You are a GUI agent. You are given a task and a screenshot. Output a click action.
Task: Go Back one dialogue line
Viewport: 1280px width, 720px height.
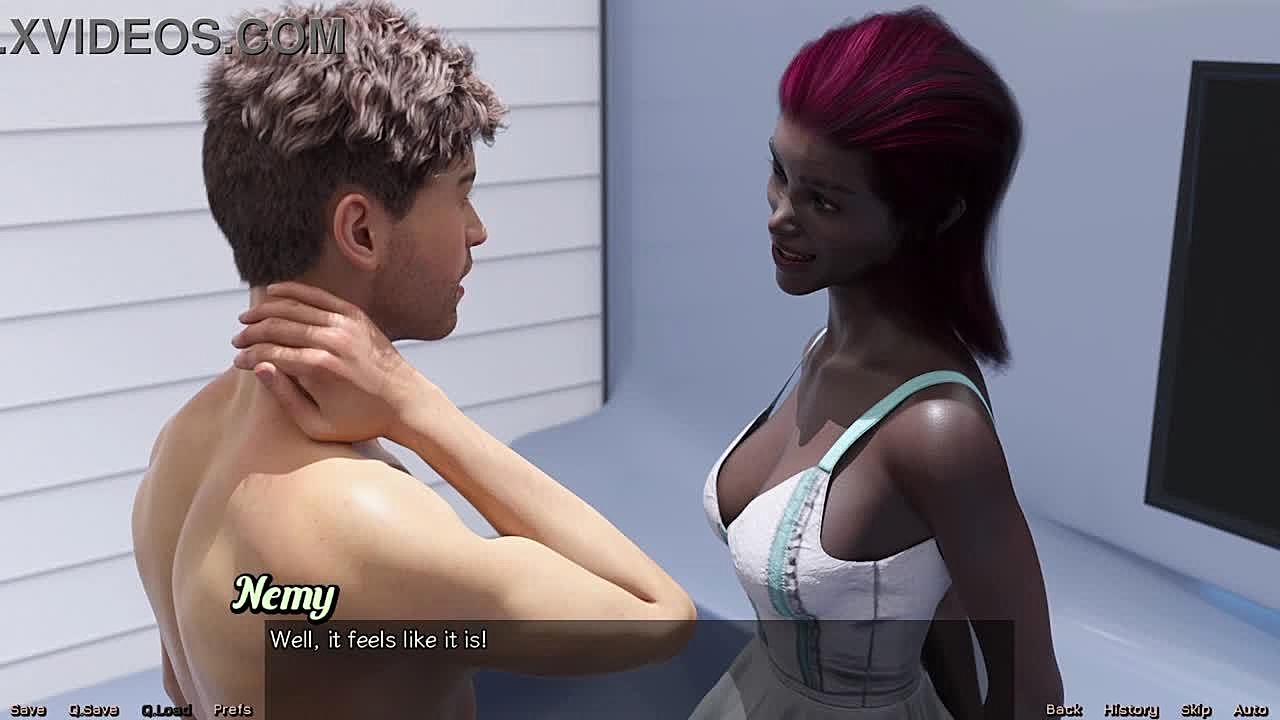pos(1064,710)
